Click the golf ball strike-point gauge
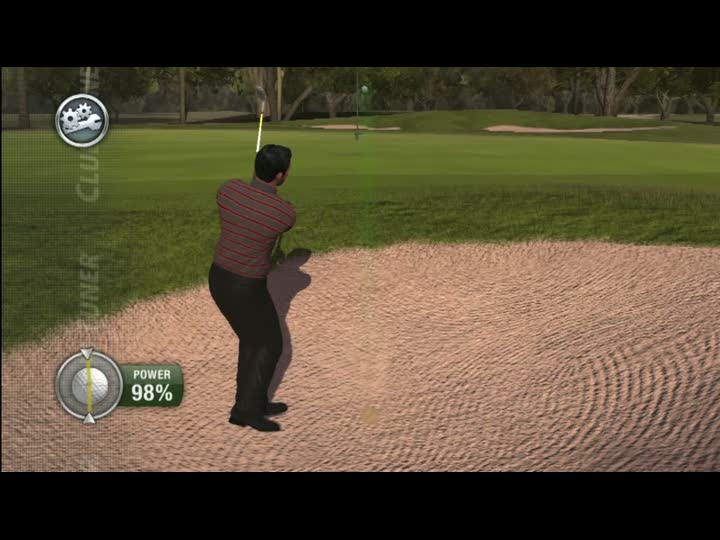This screenshot has width=720, height=540. point(88,384)
